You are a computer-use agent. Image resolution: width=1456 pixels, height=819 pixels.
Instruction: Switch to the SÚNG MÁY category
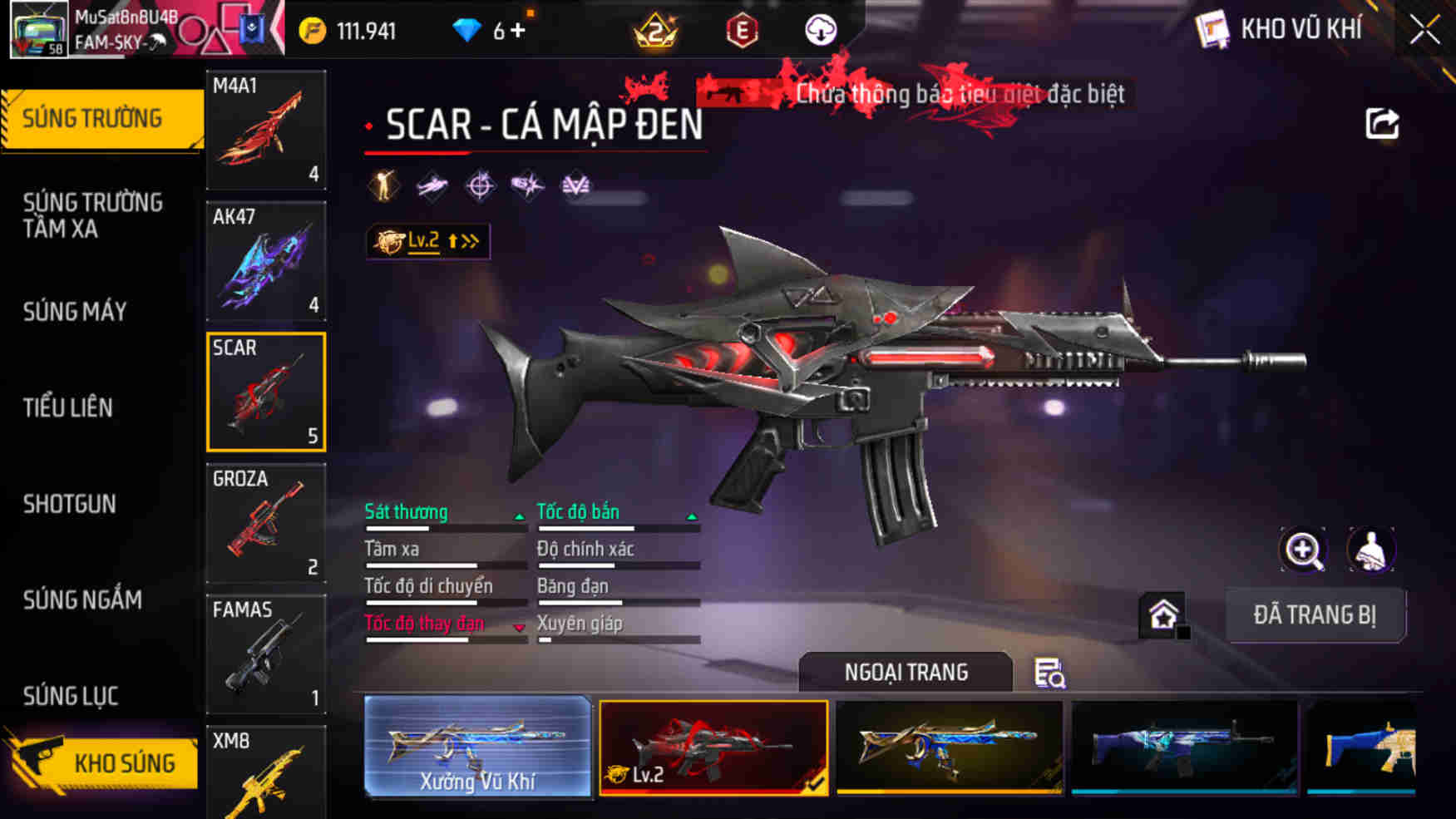click(75, 312)
